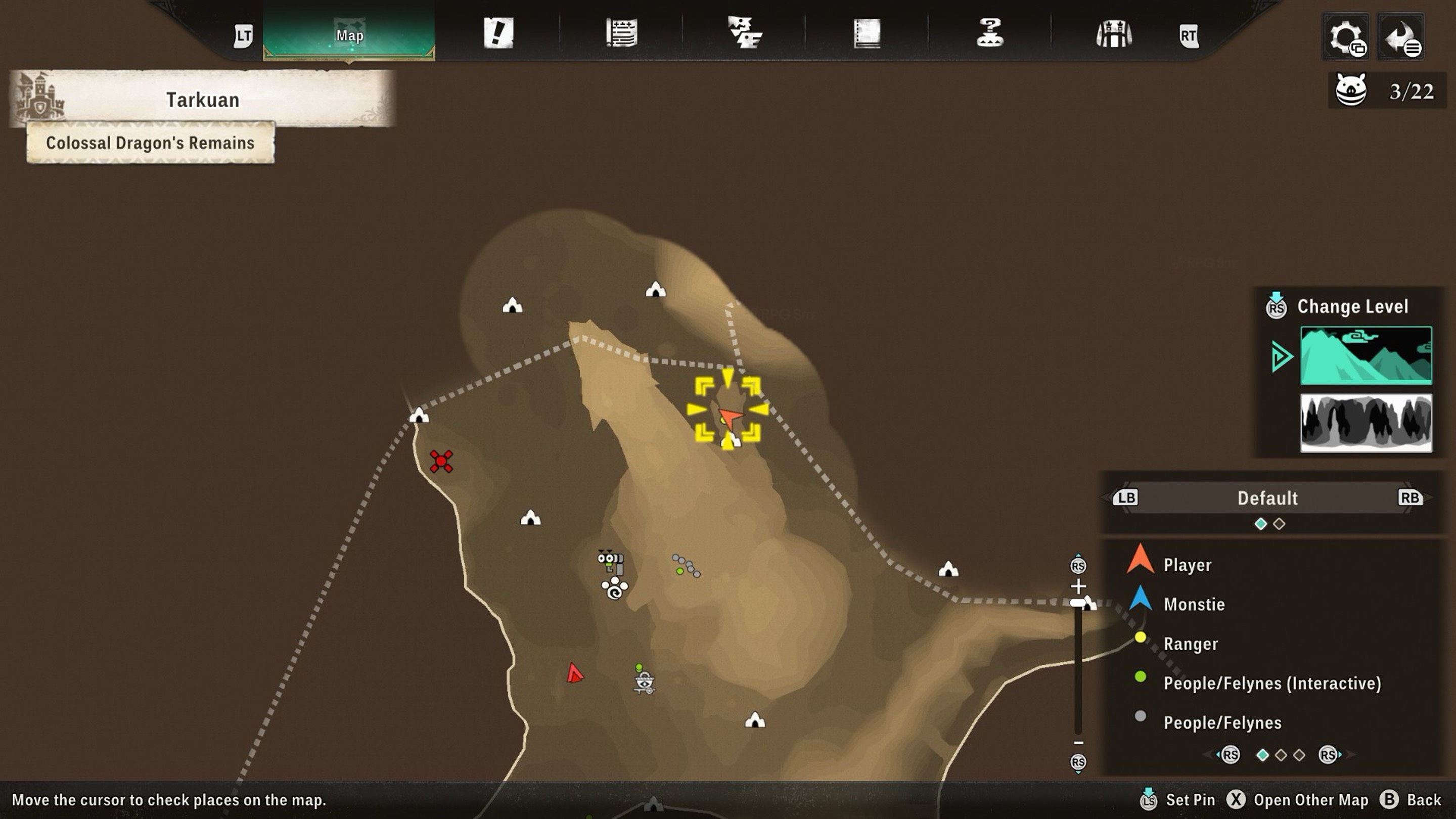Switch to the lined document list tab
1456x819 pixels.
(x=621, y=33)
